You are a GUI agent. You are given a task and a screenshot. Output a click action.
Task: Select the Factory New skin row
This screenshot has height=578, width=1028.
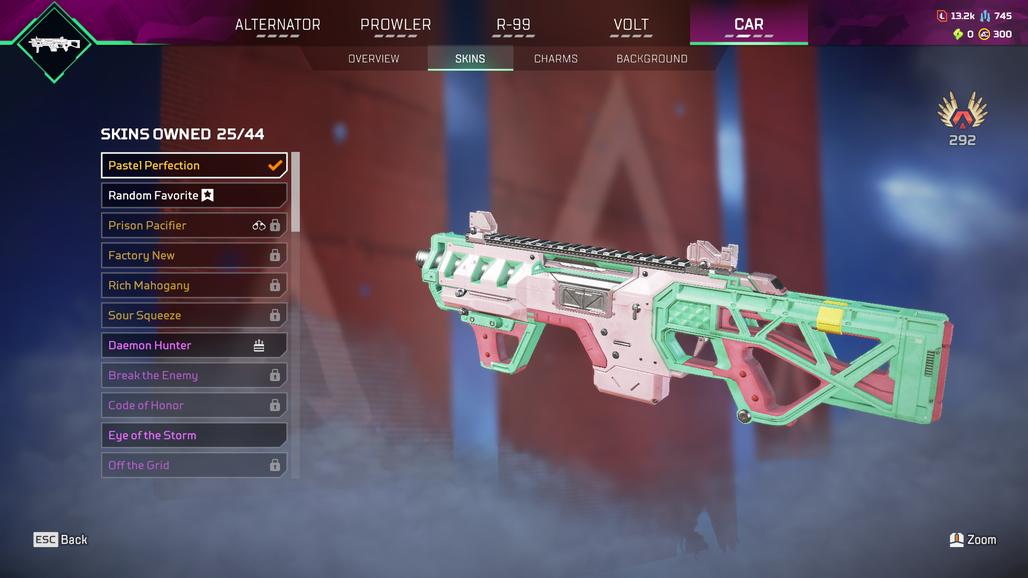pyautogui.click(x=194, y=255)
